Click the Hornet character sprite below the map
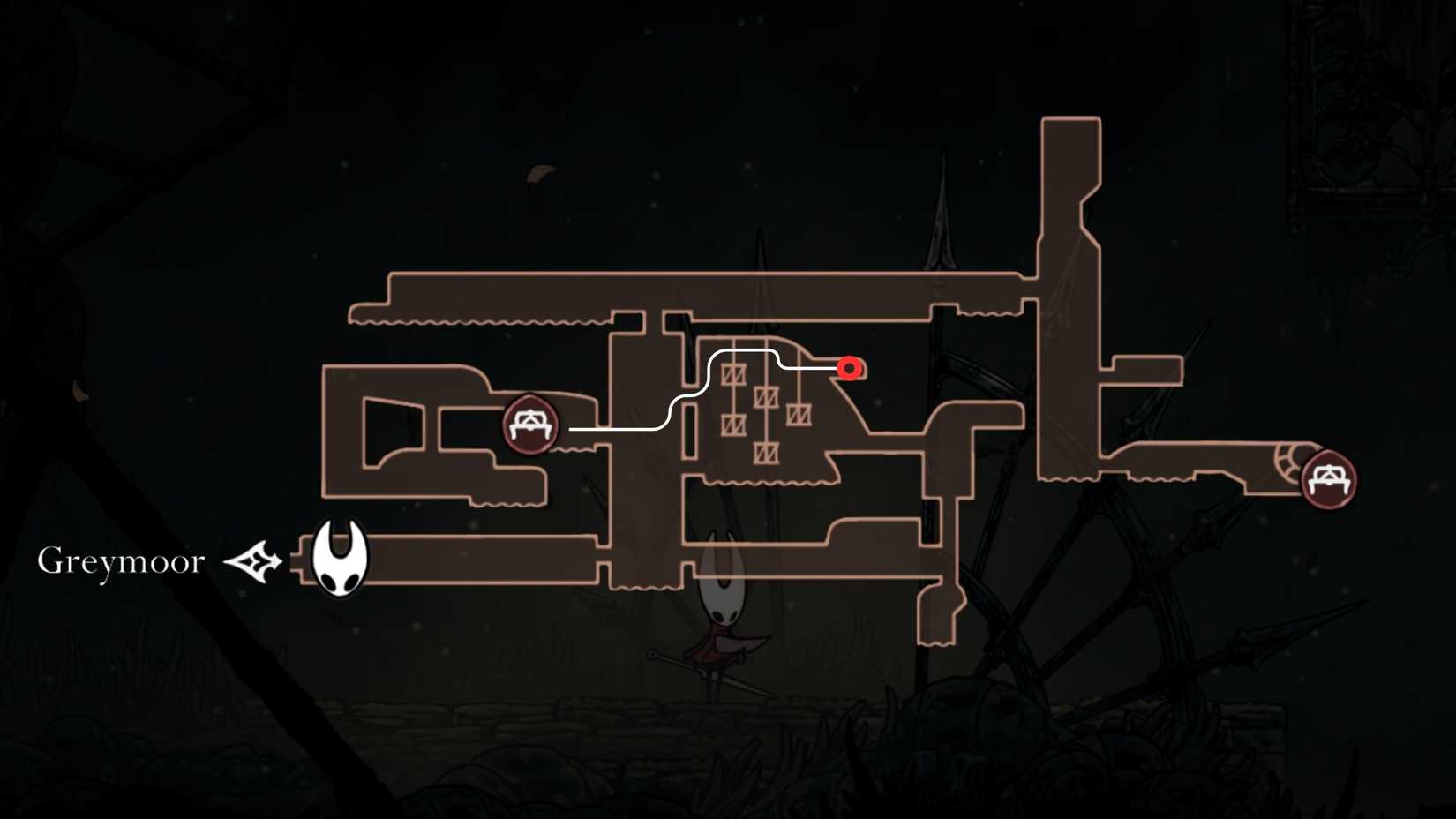 tap(722, 618)
